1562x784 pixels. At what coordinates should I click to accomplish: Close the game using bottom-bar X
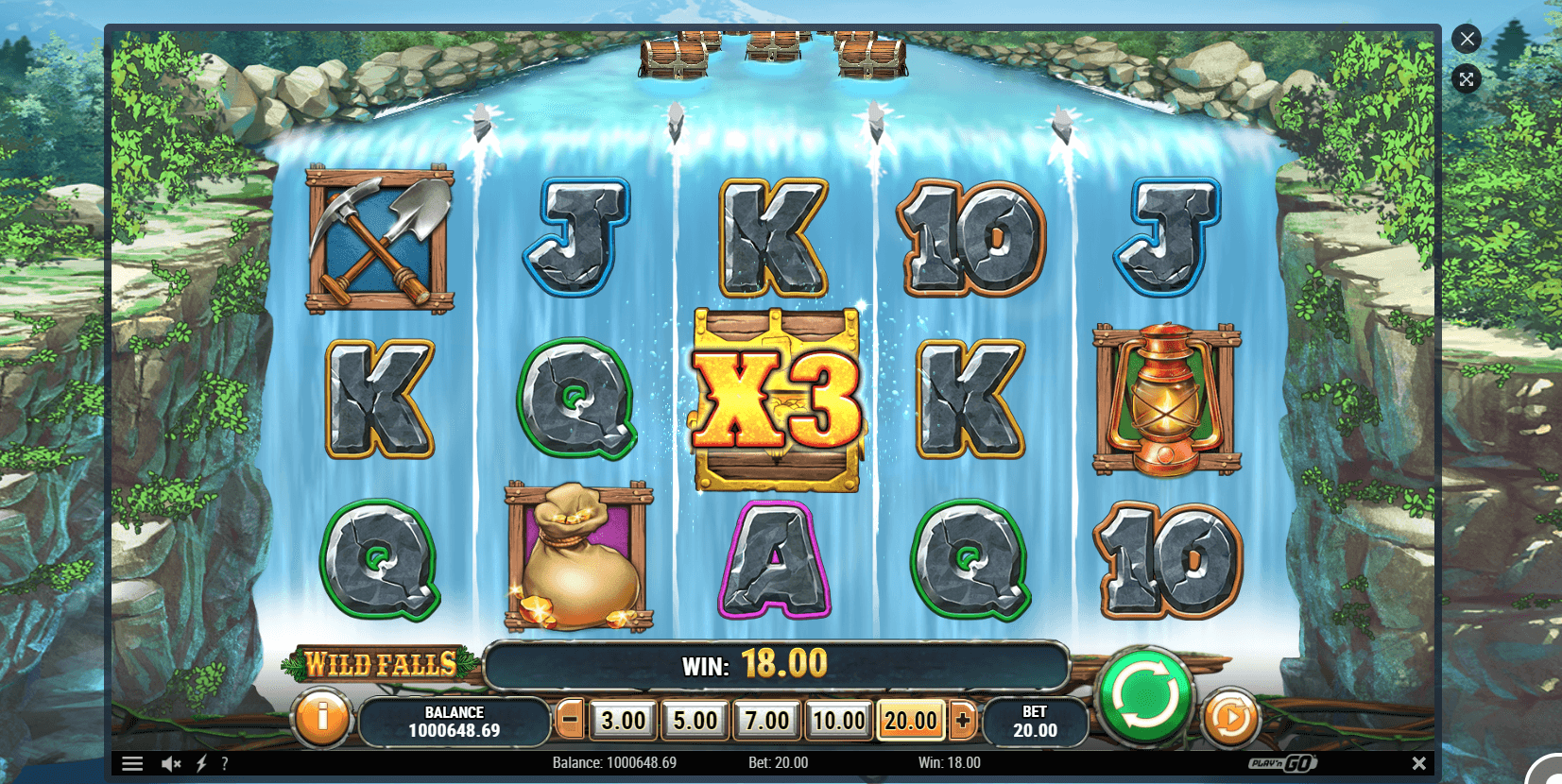click(x=1418, y=763)
